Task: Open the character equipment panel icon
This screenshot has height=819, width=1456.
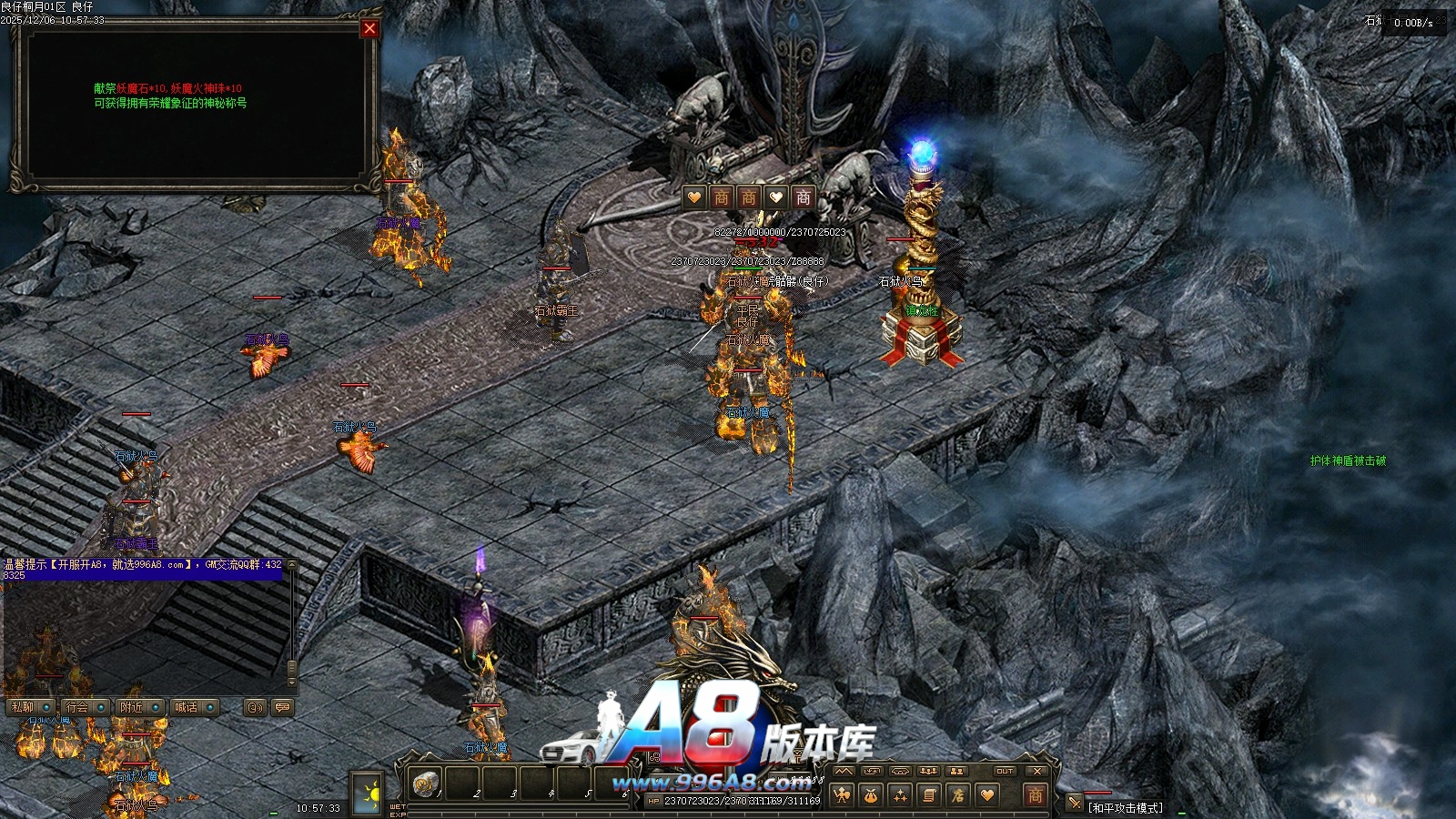Action: click(x=843, y=795)
